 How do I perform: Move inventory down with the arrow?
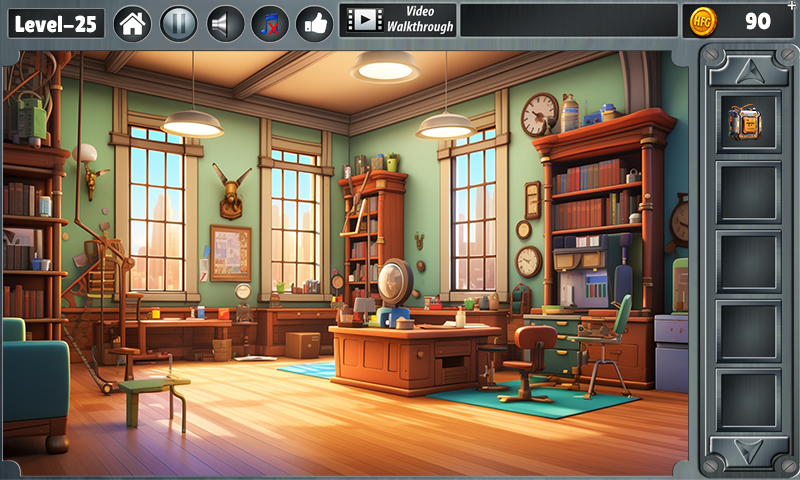[x=748, y=449]
